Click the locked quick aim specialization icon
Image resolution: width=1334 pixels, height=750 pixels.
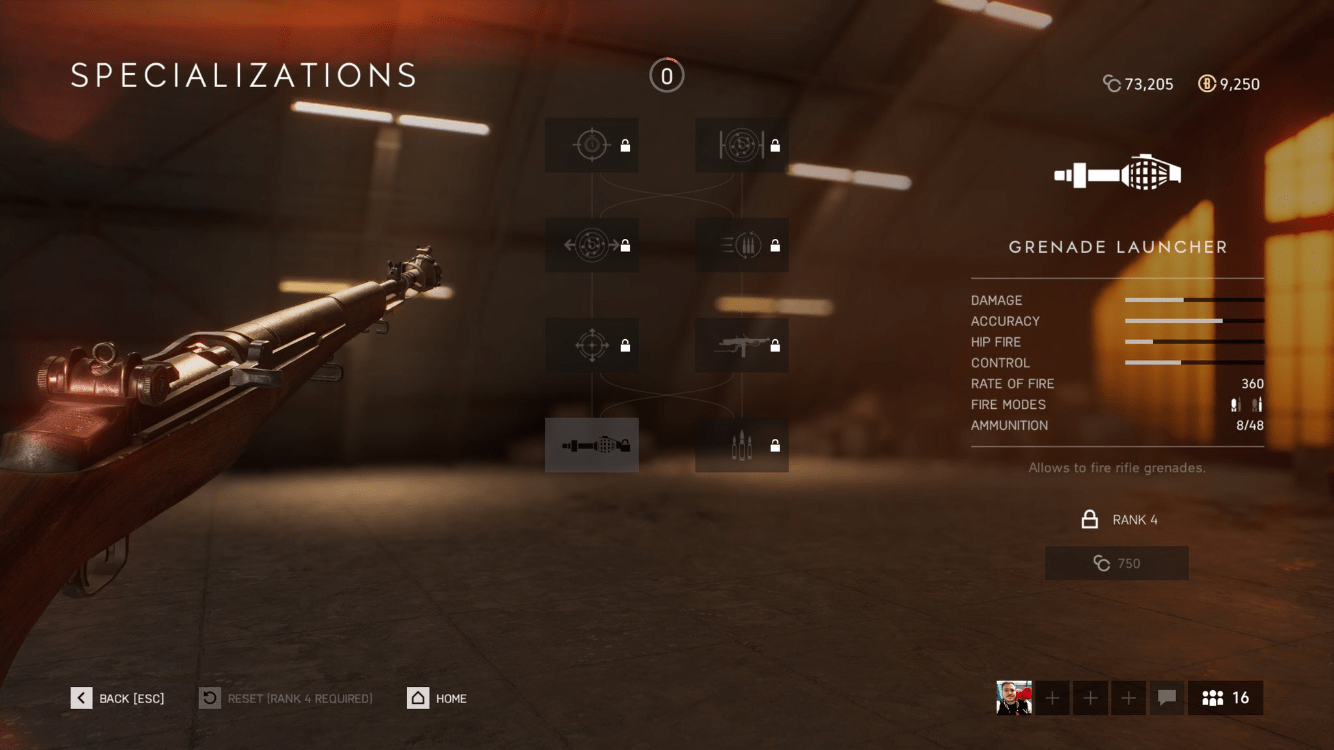(592, 145)
